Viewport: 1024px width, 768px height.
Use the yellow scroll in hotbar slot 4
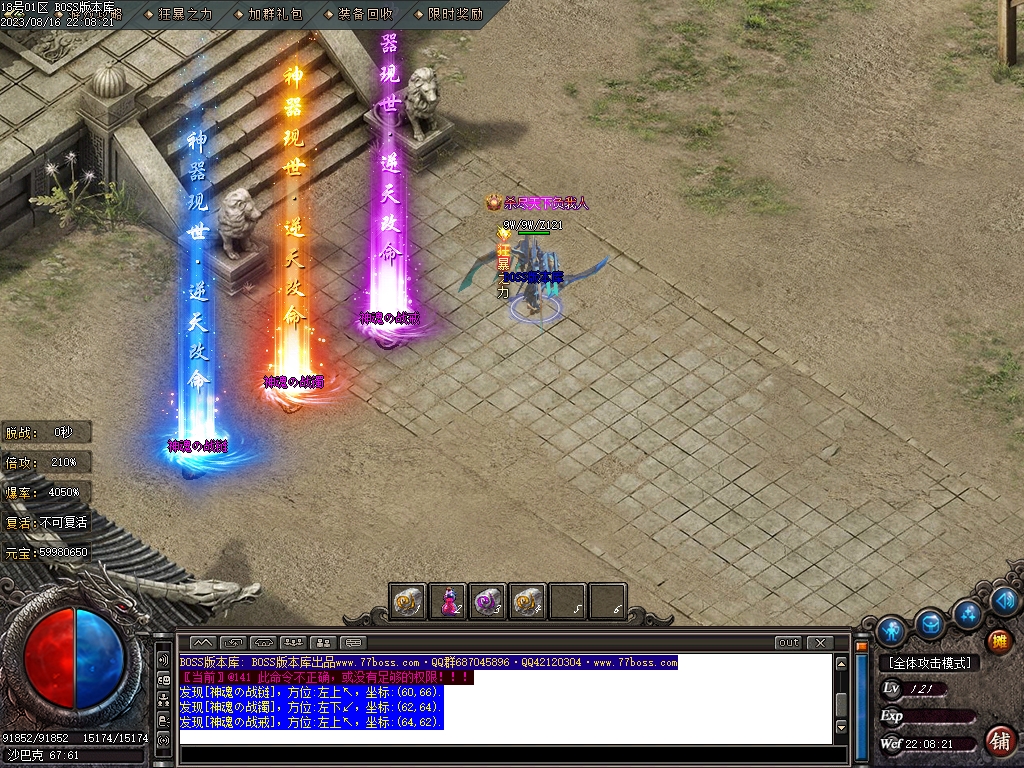(x=527, y=601)
